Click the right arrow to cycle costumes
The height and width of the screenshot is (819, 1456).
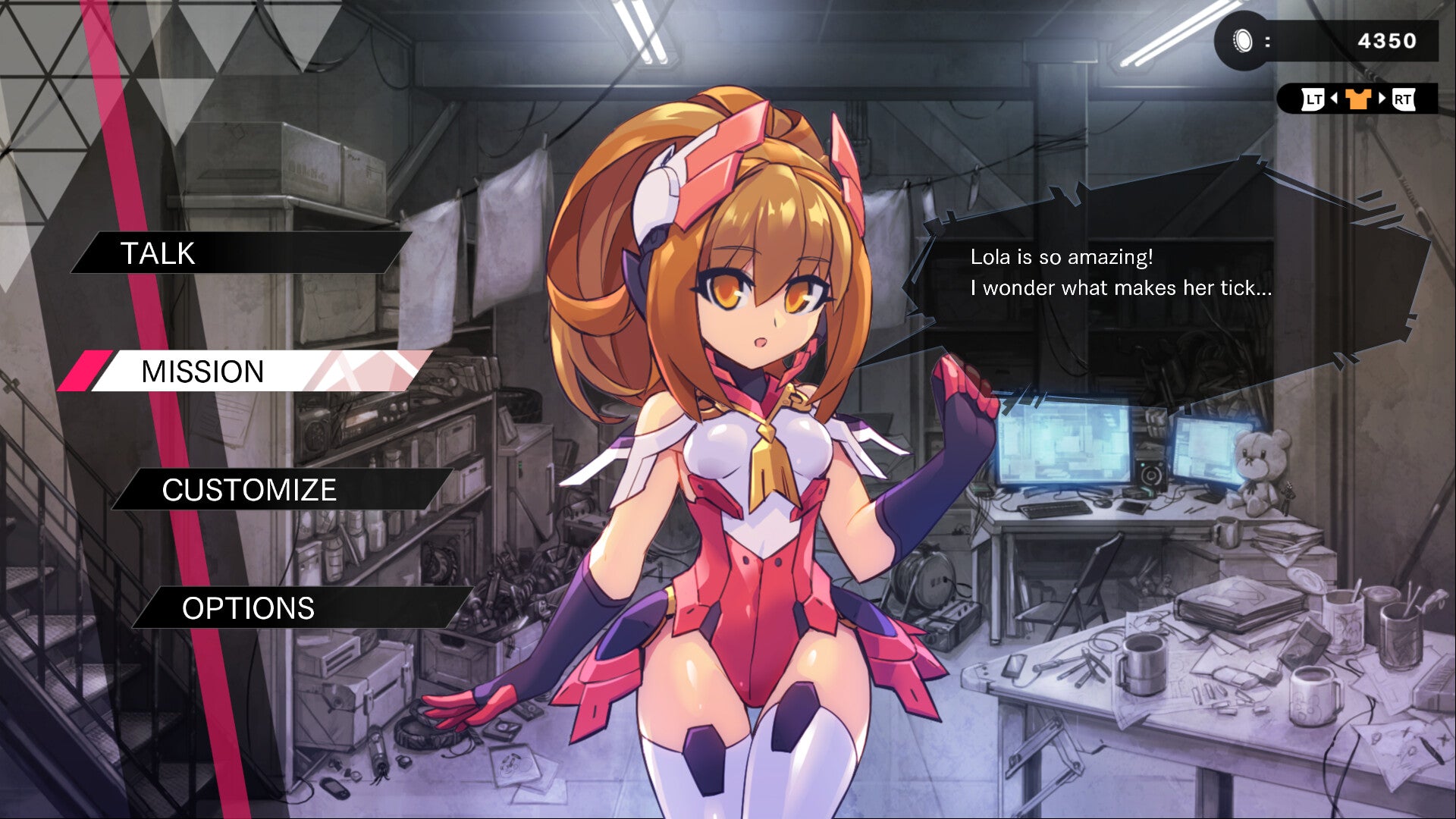click(1382, 99)
